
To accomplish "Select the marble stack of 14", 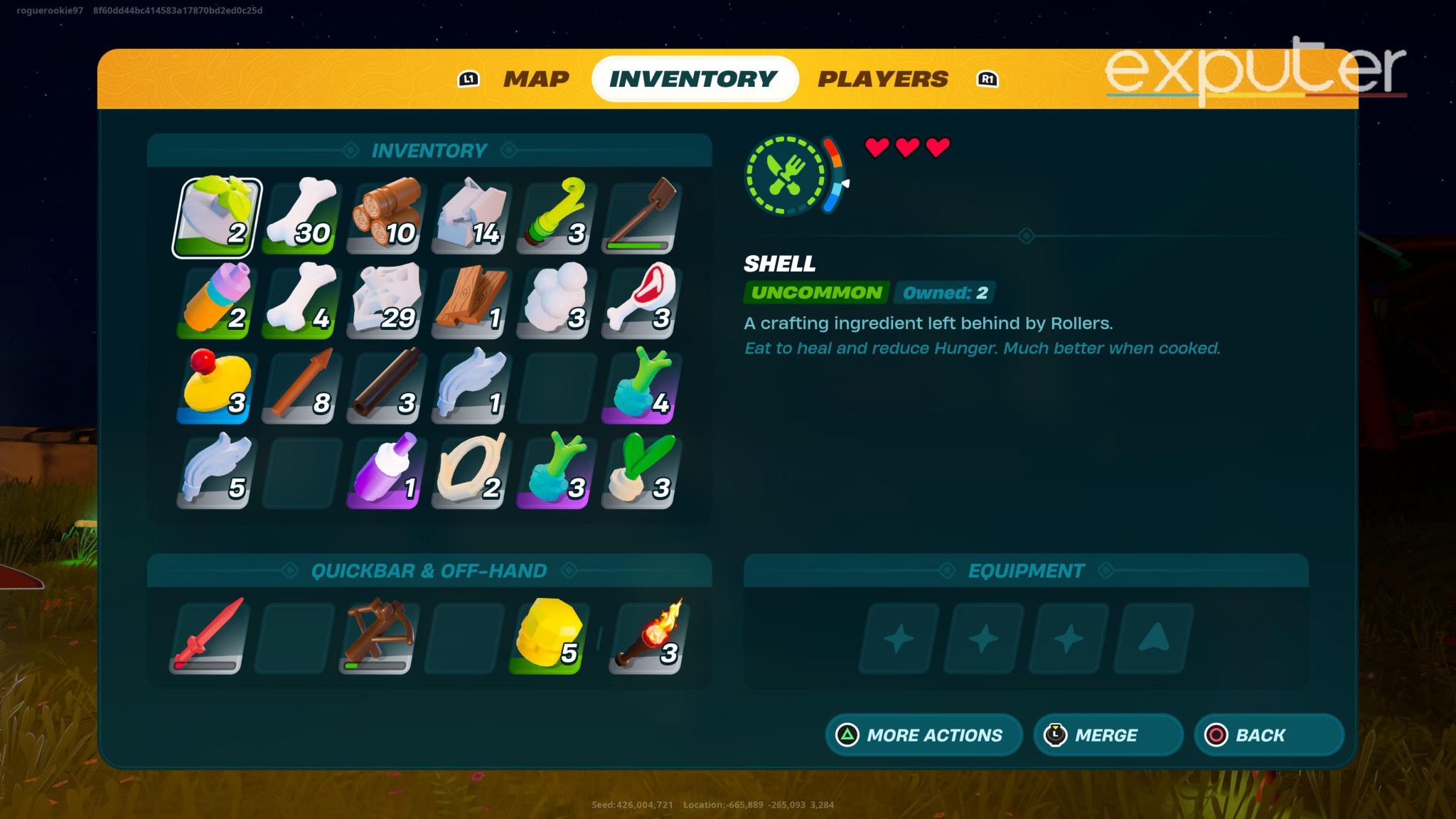I will [469, 213].
